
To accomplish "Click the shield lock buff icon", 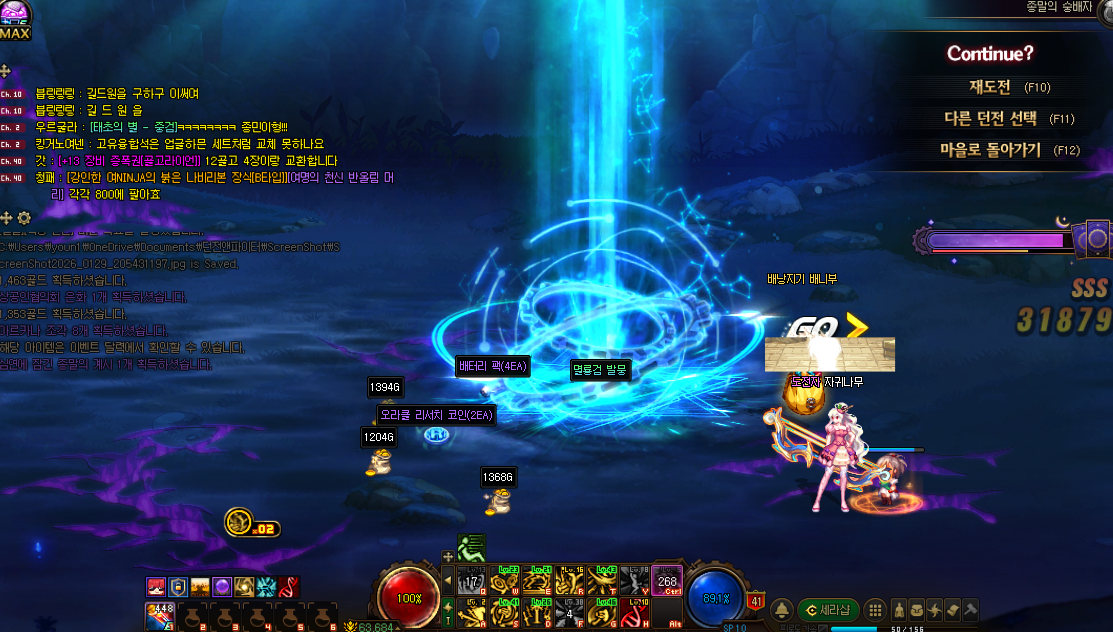I will pyautogui.click(x=178, y=587).
